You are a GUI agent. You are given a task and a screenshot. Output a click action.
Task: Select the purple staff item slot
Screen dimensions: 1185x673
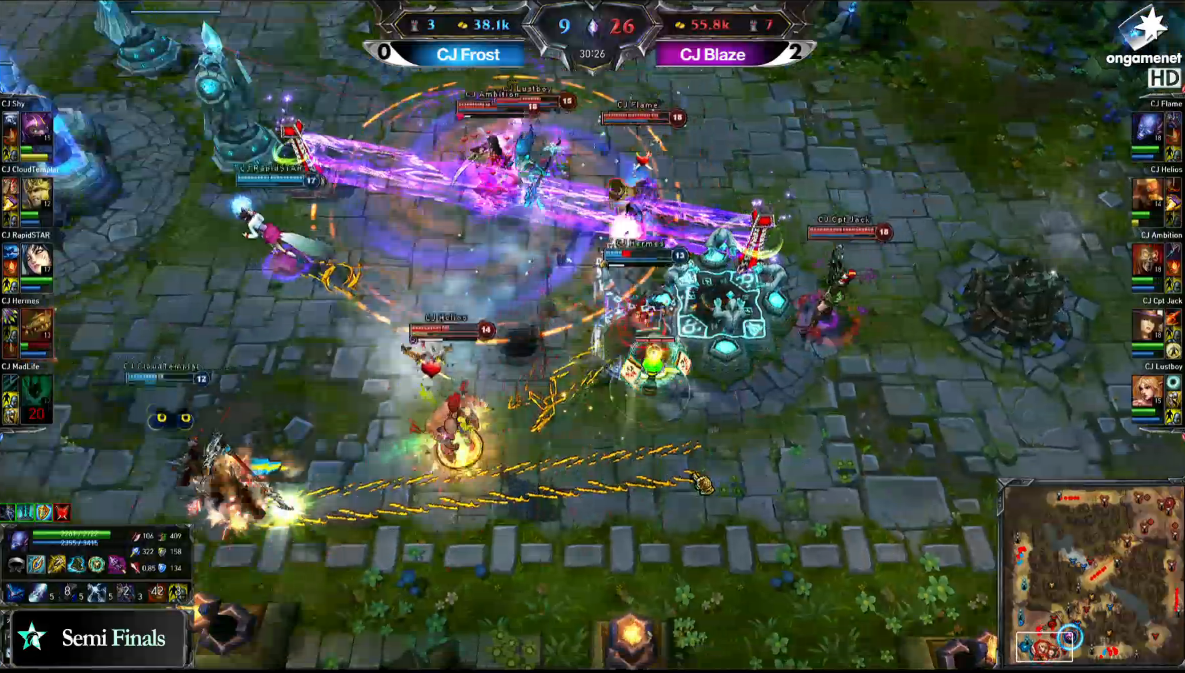point(116,565)
